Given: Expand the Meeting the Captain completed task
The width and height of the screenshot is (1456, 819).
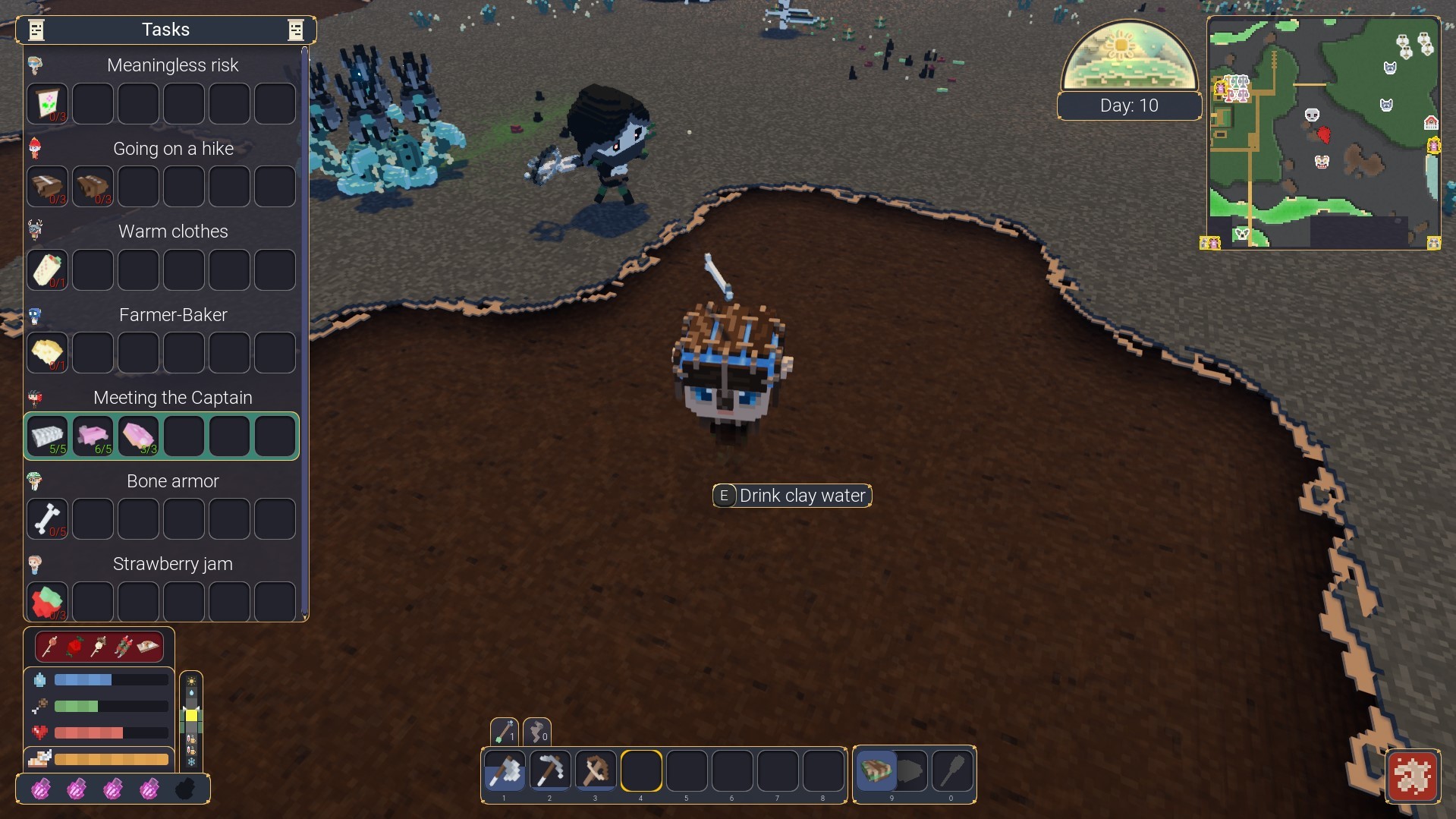Looking at the screenshot, I should pyautogui.click(x=172, y=397).
